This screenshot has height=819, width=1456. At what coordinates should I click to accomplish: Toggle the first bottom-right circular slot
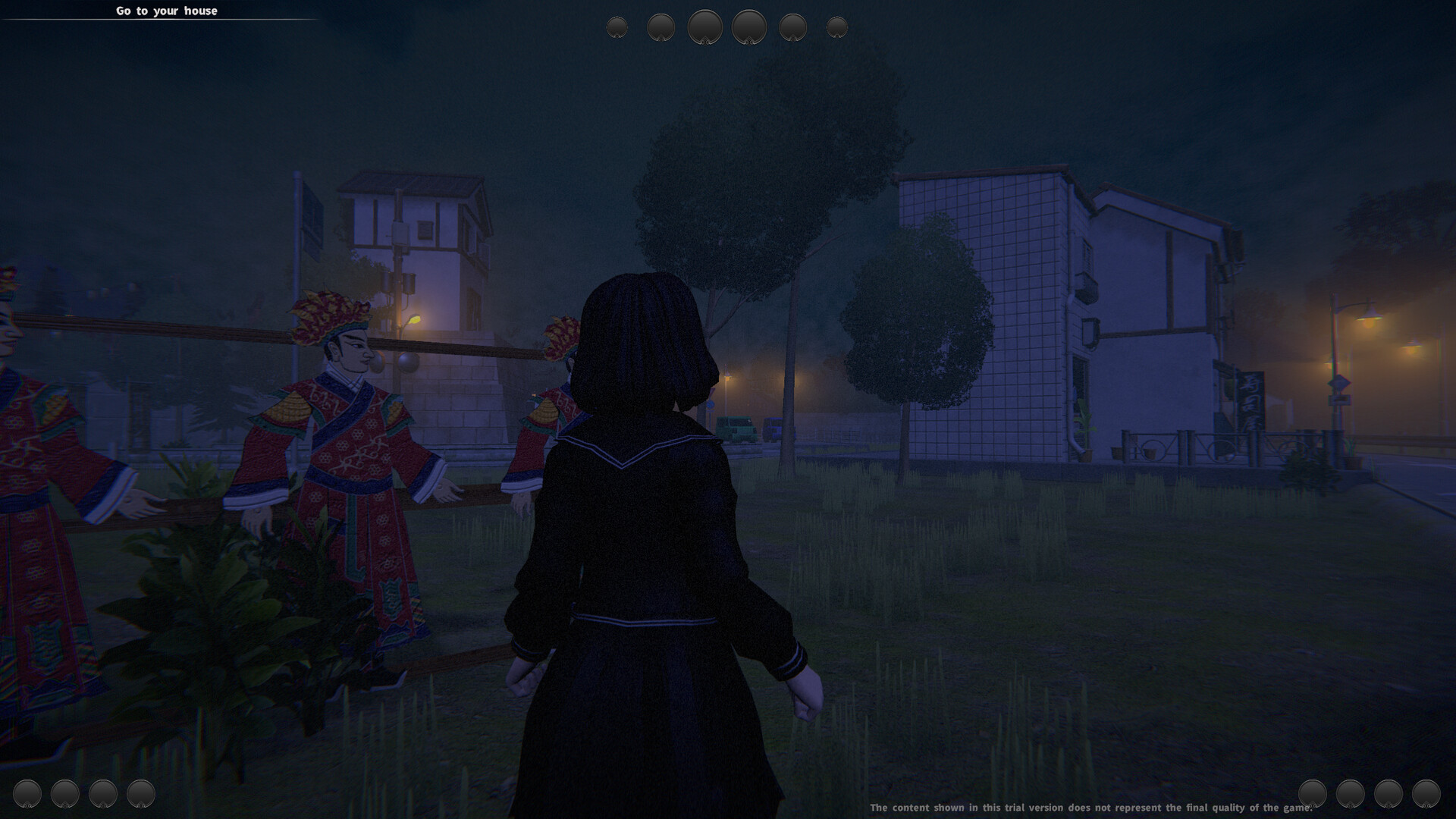(1313, 794)
